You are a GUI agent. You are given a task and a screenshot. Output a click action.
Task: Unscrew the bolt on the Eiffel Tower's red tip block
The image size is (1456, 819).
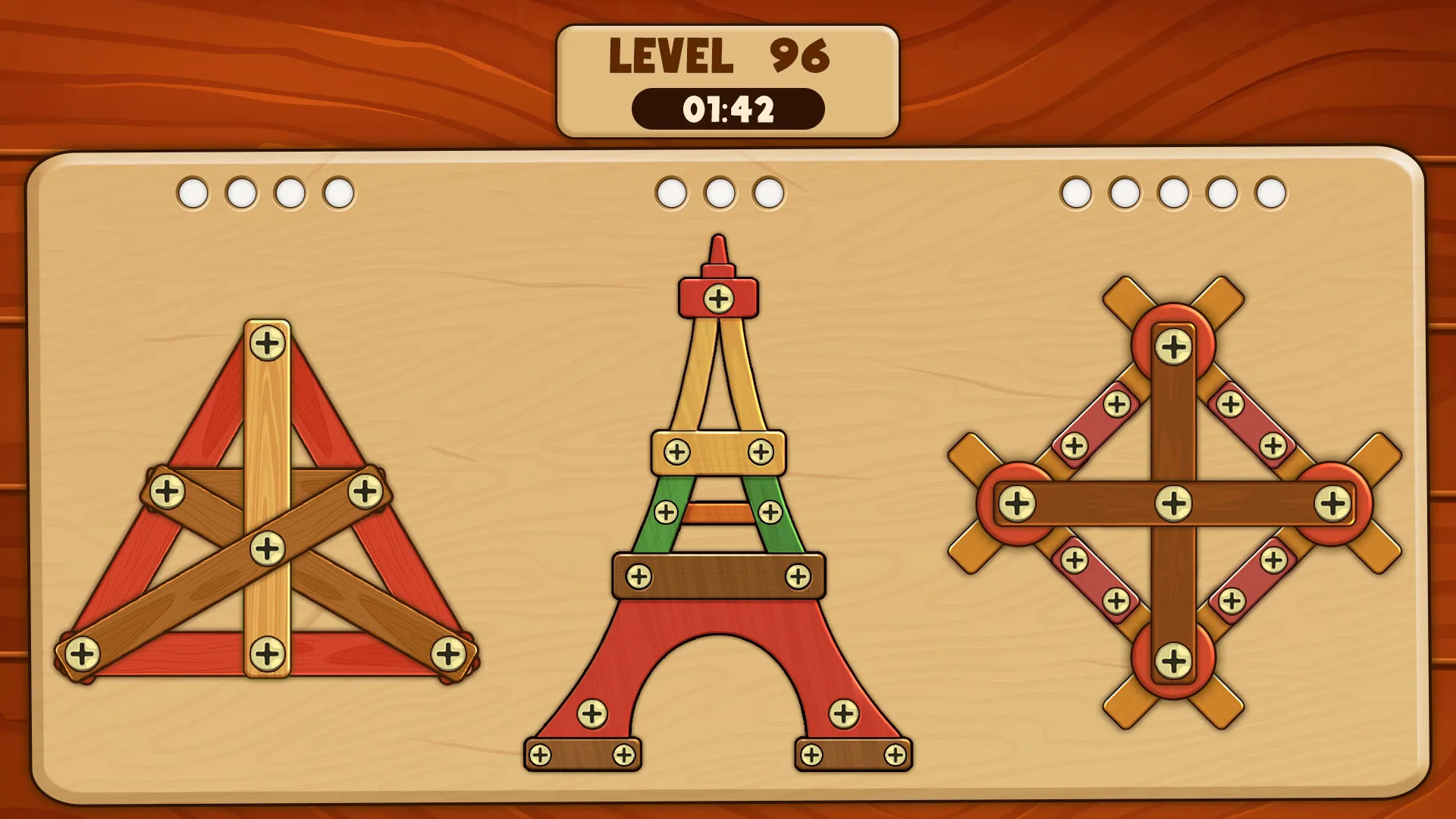716,297
